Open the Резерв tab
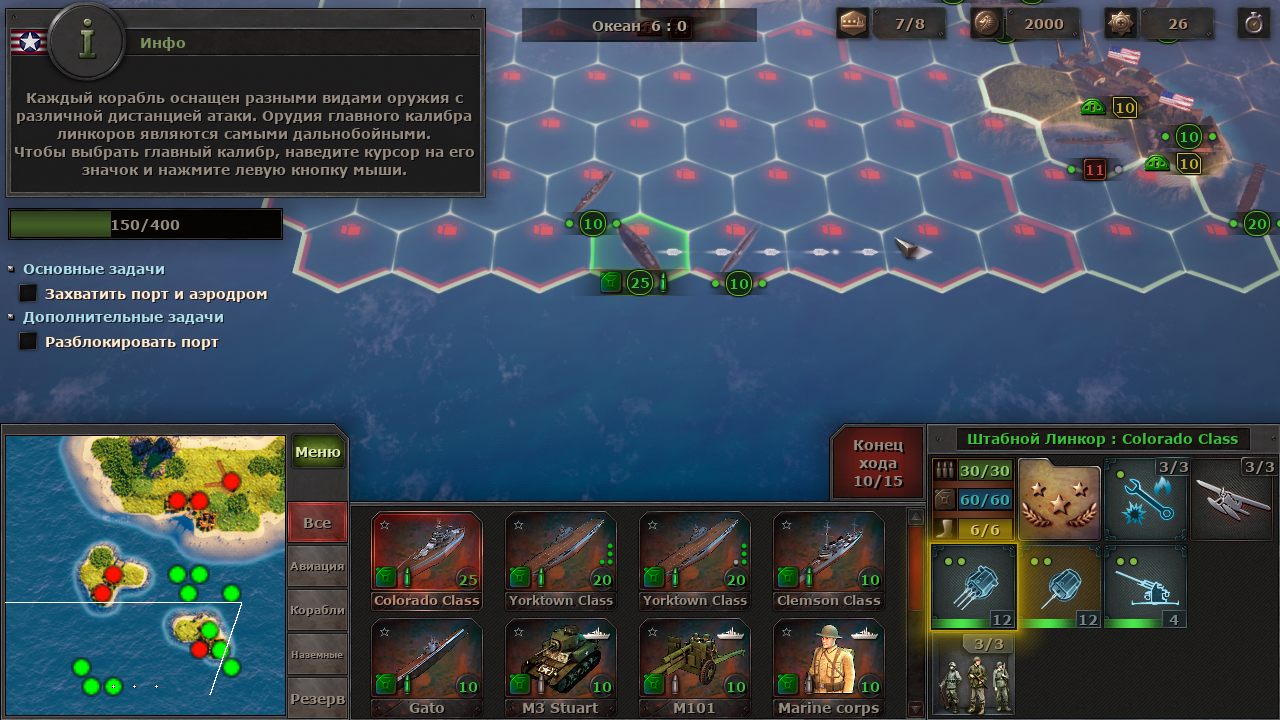The image size is (1280, 720). point(317,698)
